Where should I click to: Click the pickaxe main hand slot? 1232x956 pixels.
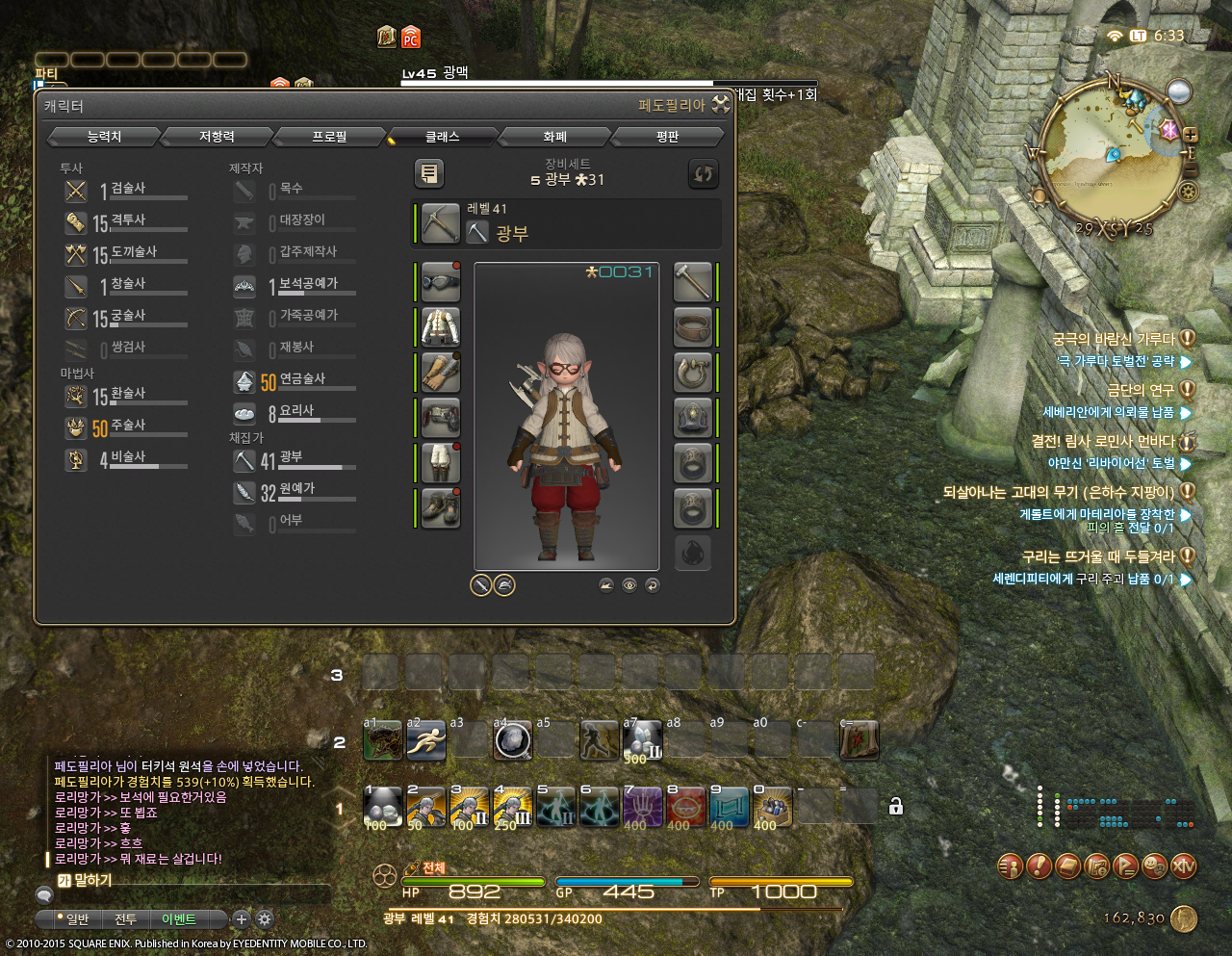(440, 223)
